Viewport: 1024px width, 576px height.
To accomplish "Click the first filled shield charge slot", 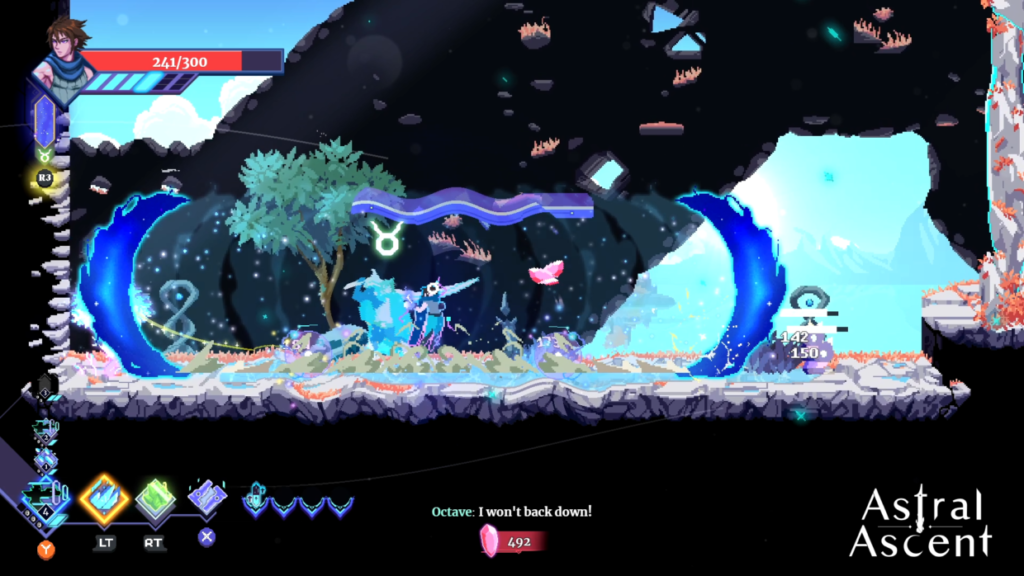I will 256,500.
